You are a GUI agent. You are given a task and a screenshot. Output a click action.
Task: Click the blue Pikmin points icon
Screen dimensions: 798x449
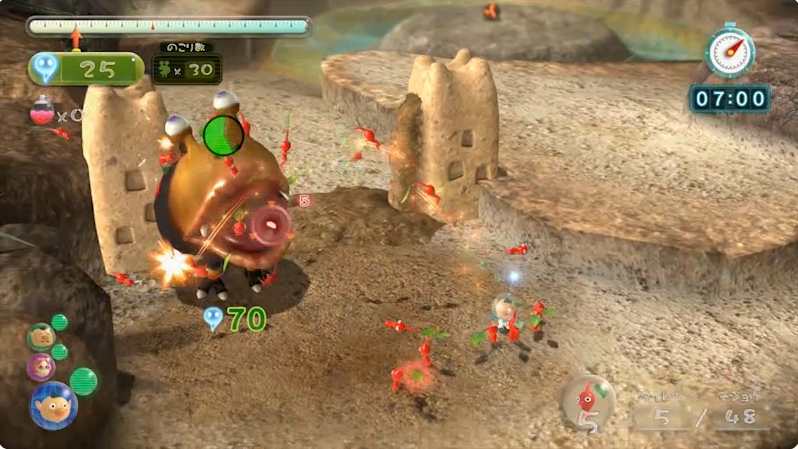coord(45,68)
